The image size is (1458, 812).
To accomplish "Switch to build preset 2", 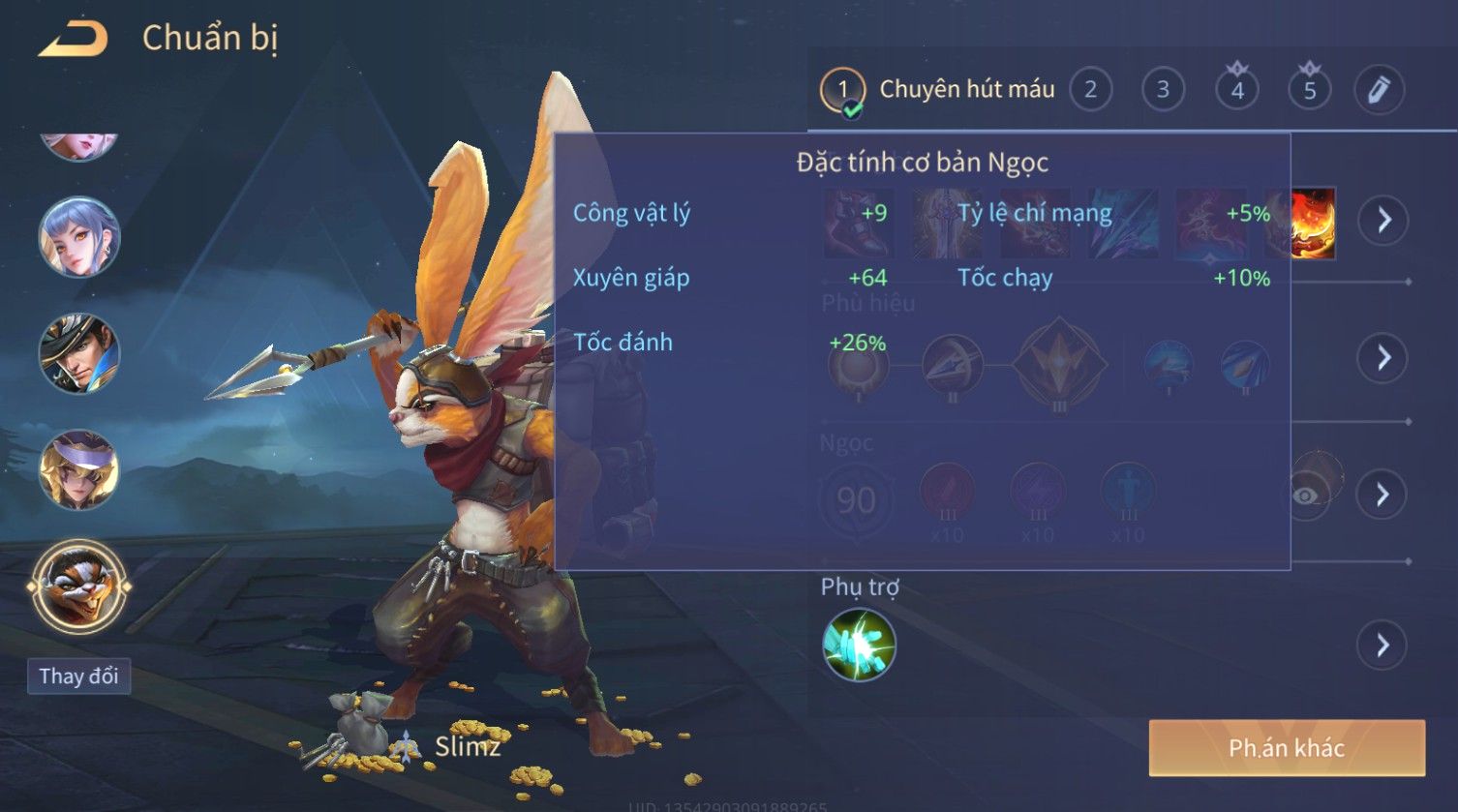I will (x=1090, y=90).
